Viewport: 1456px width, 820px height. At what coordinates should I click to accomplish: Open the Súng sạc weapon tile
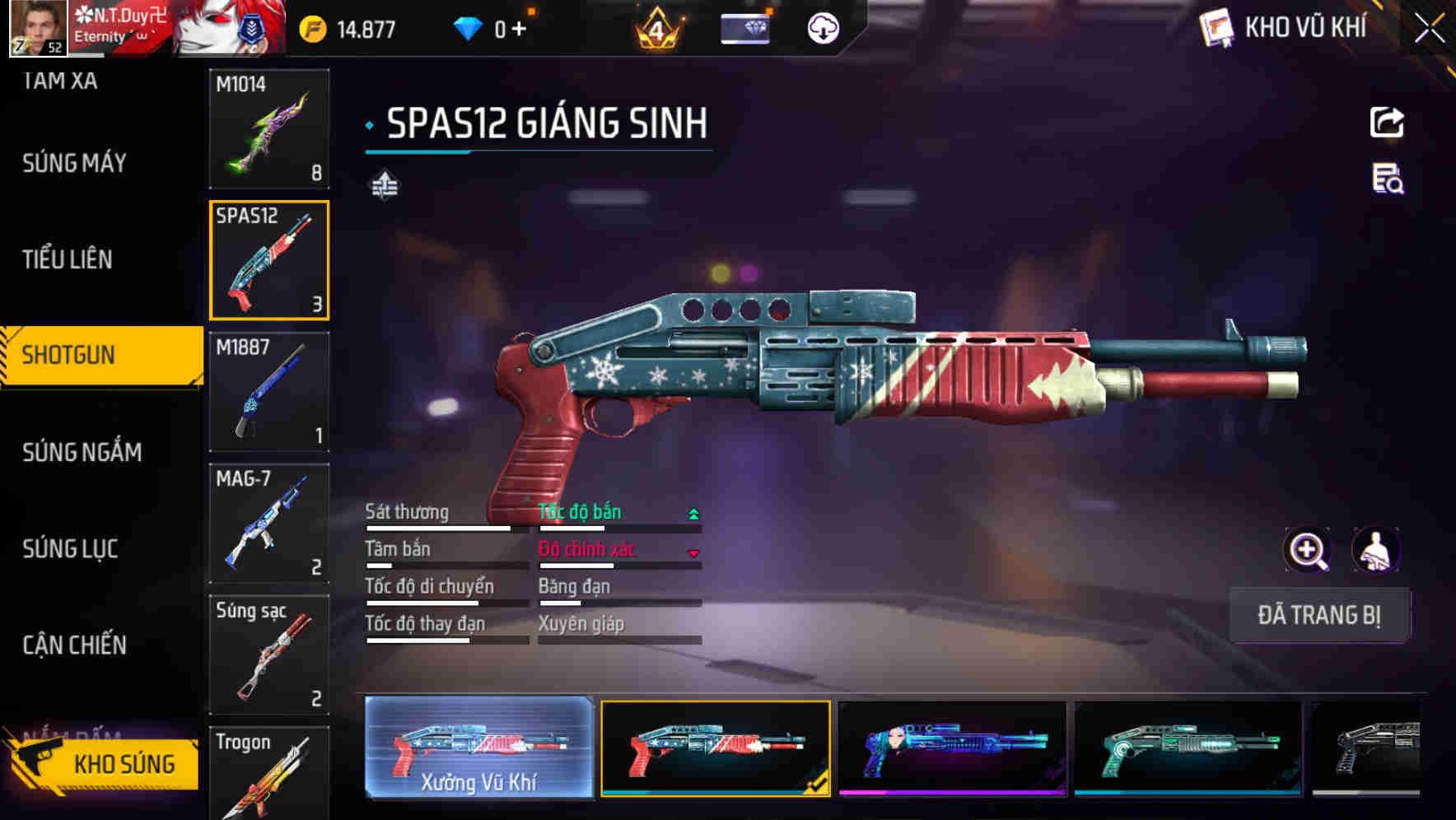(269, 655)
